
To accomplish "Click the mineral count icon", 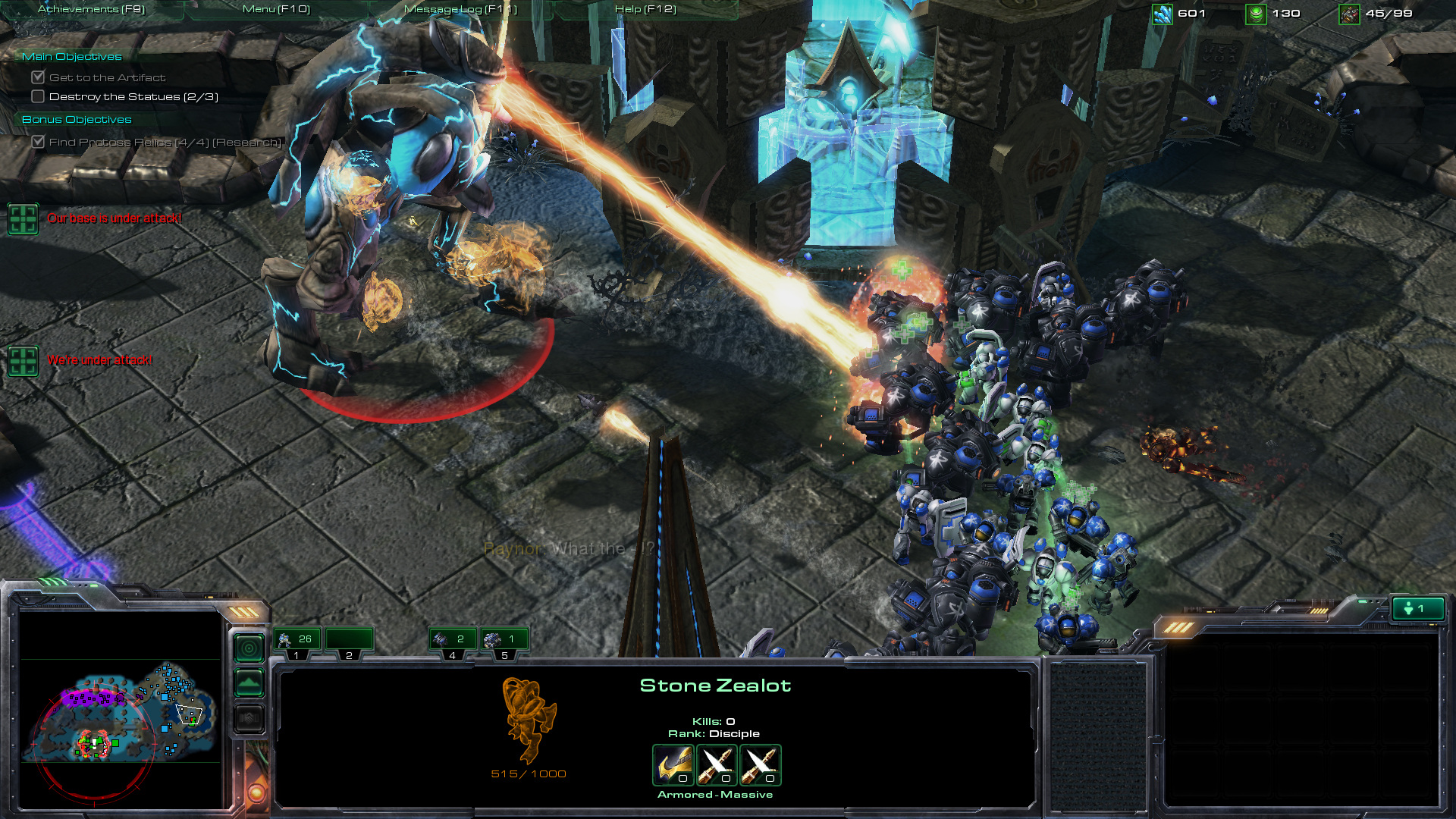I will 1161,13.
